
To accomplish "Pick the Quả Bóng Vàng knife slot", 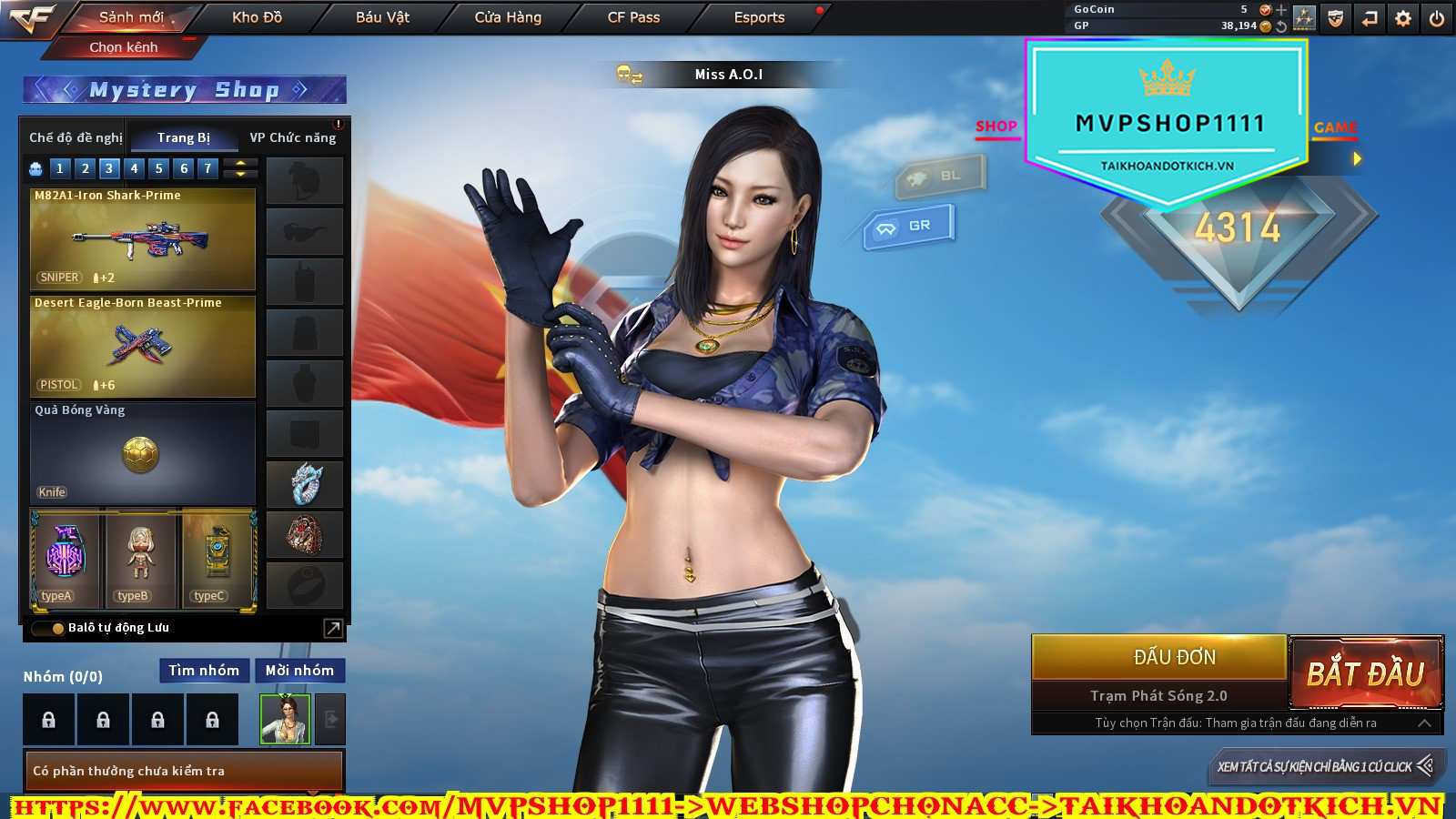I will pyautogui.click(x=143, y=453).
